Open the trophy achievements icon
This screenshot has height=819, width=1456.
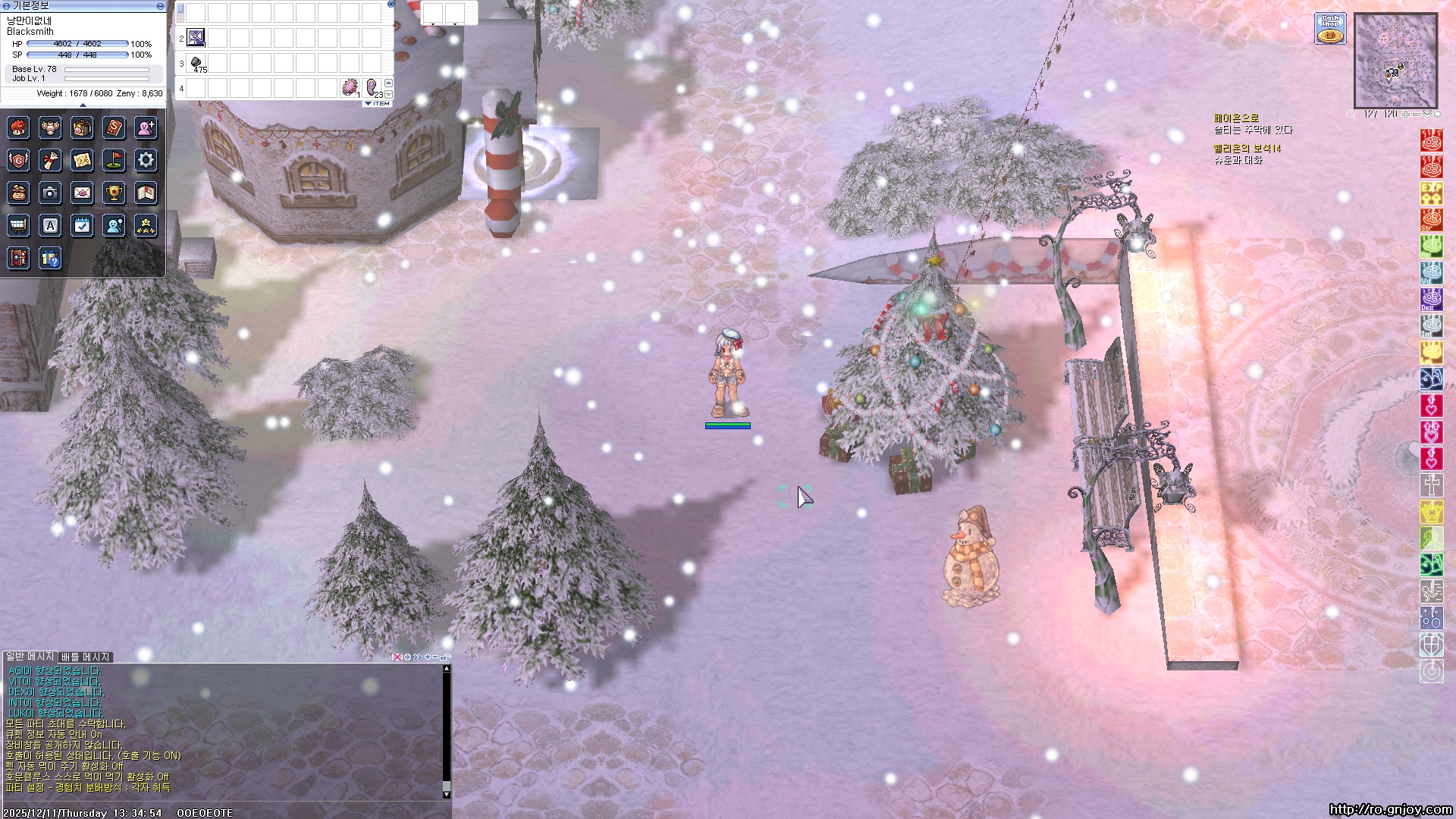[114, 193]
